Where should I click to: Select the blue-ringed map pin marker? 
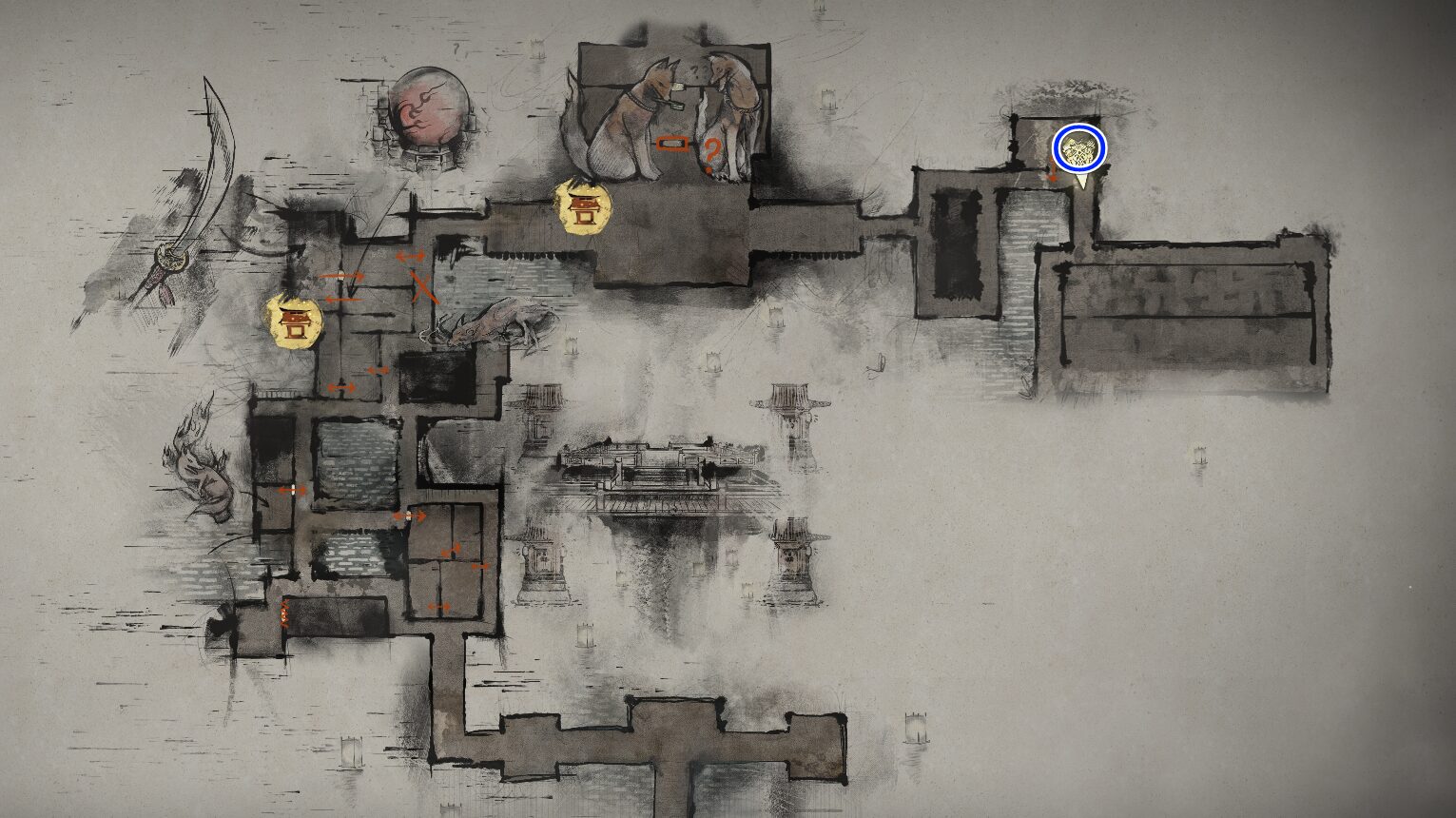click(1079, 149)
